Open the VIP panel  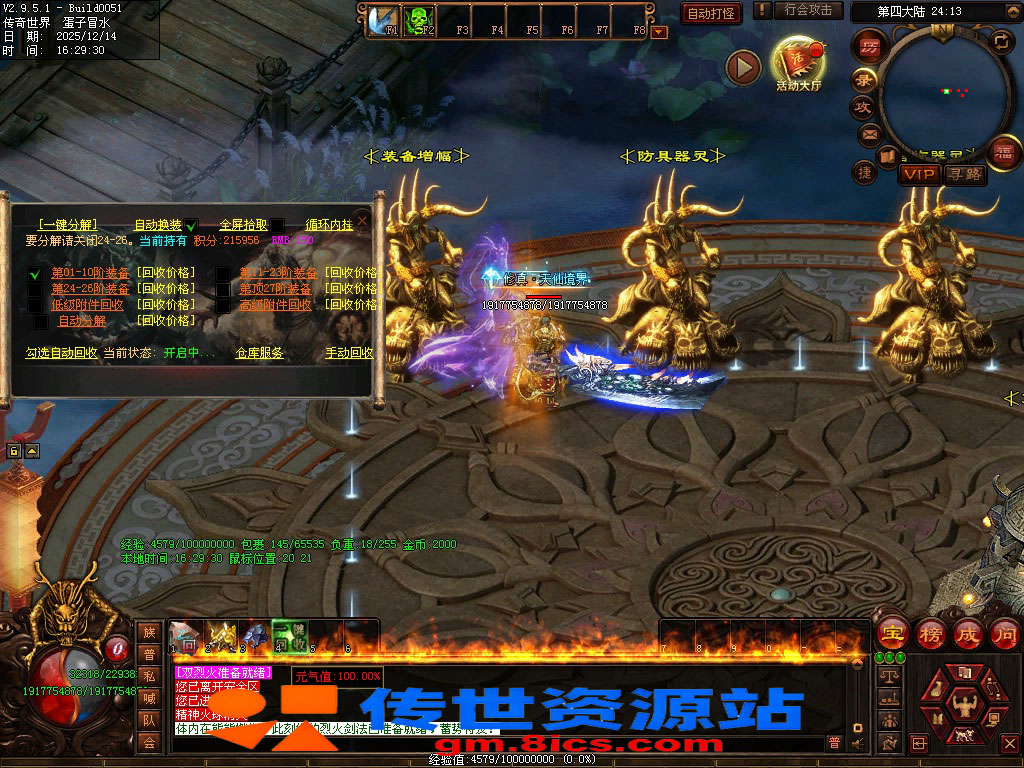click(918, 175)
